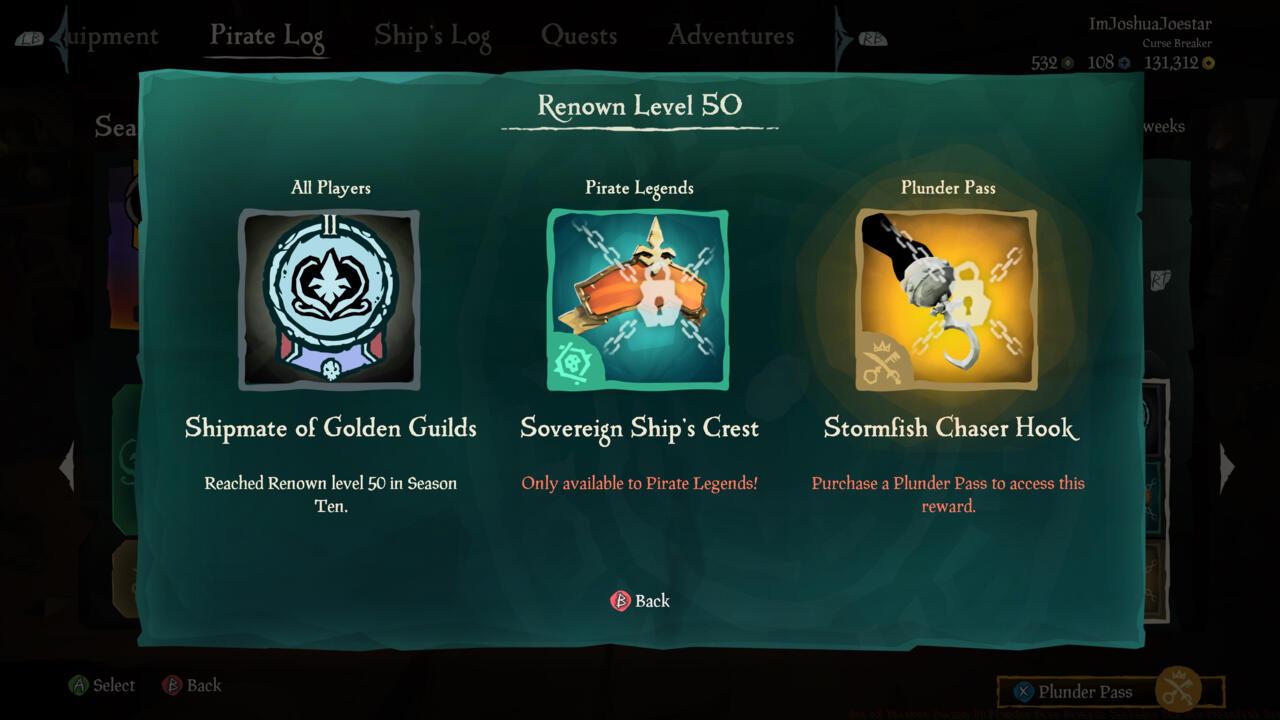Select the Pirate Log tab
This screenshot has width=1280, height=720.
click(266, 34)
